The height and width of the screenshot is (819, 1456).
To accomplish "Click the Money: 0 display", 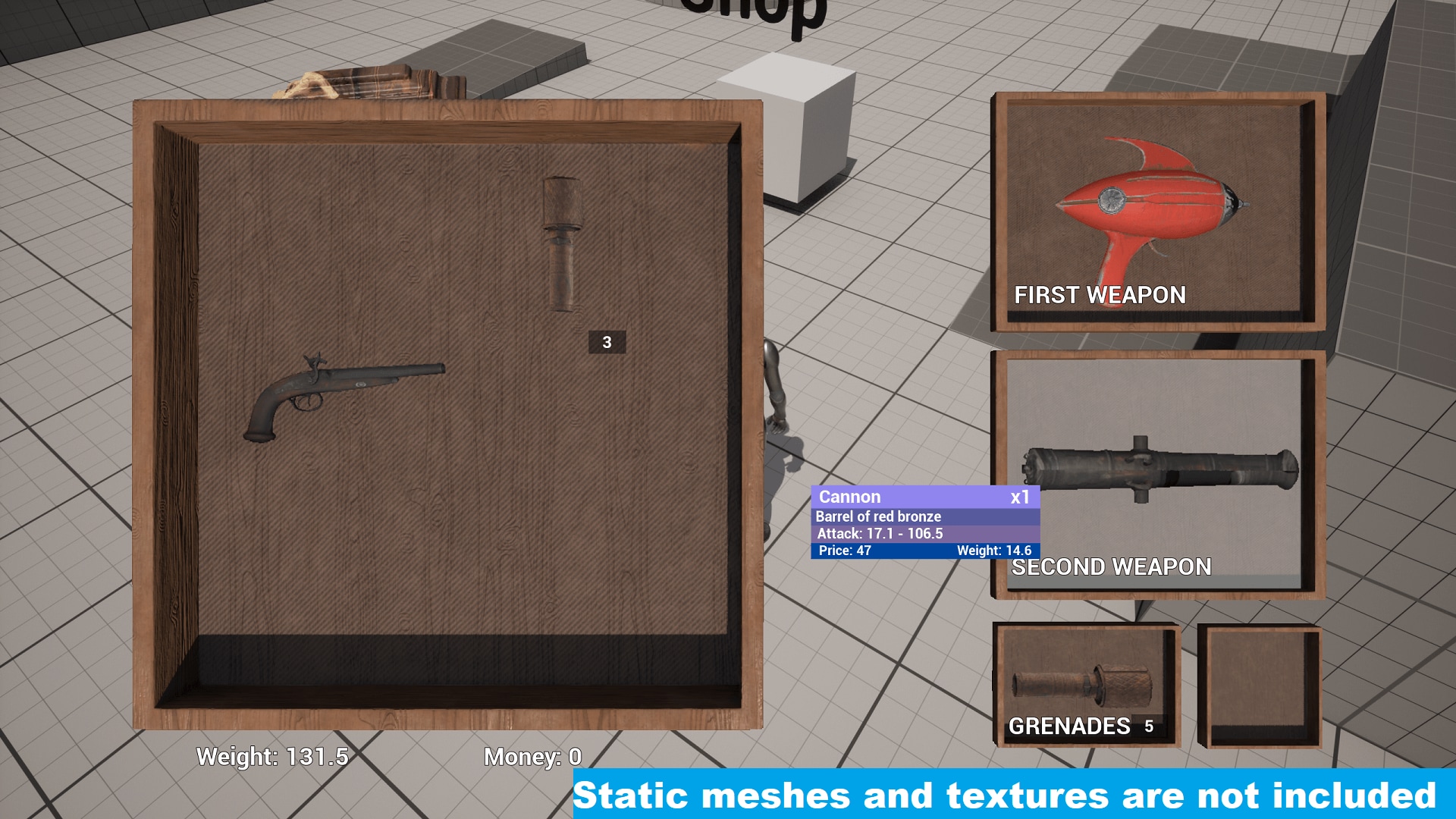I will tap(533, 756).
